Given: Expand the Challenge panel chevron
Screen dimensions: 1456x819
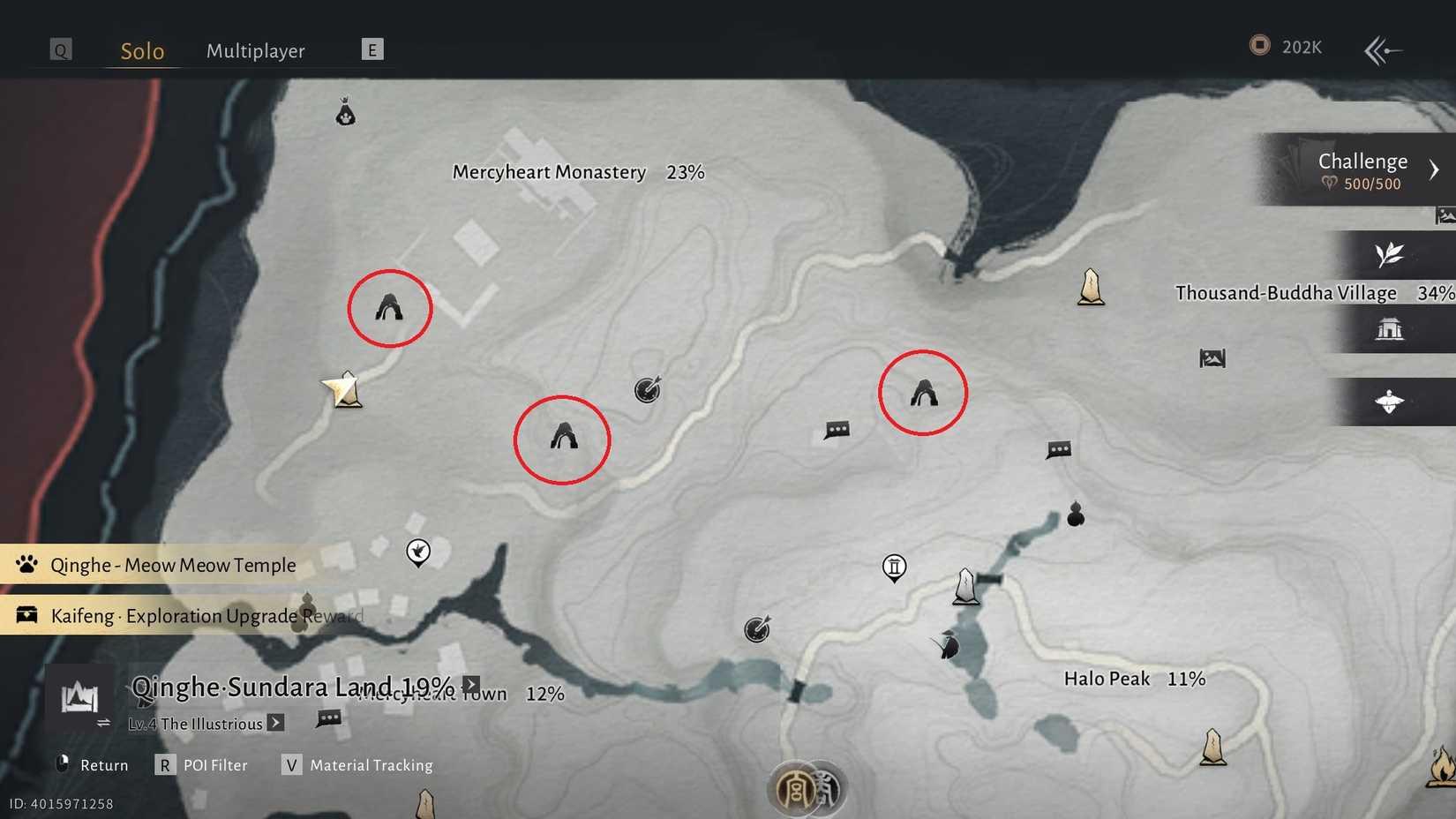Looking at the screenshot, I should coord(1436,169).
